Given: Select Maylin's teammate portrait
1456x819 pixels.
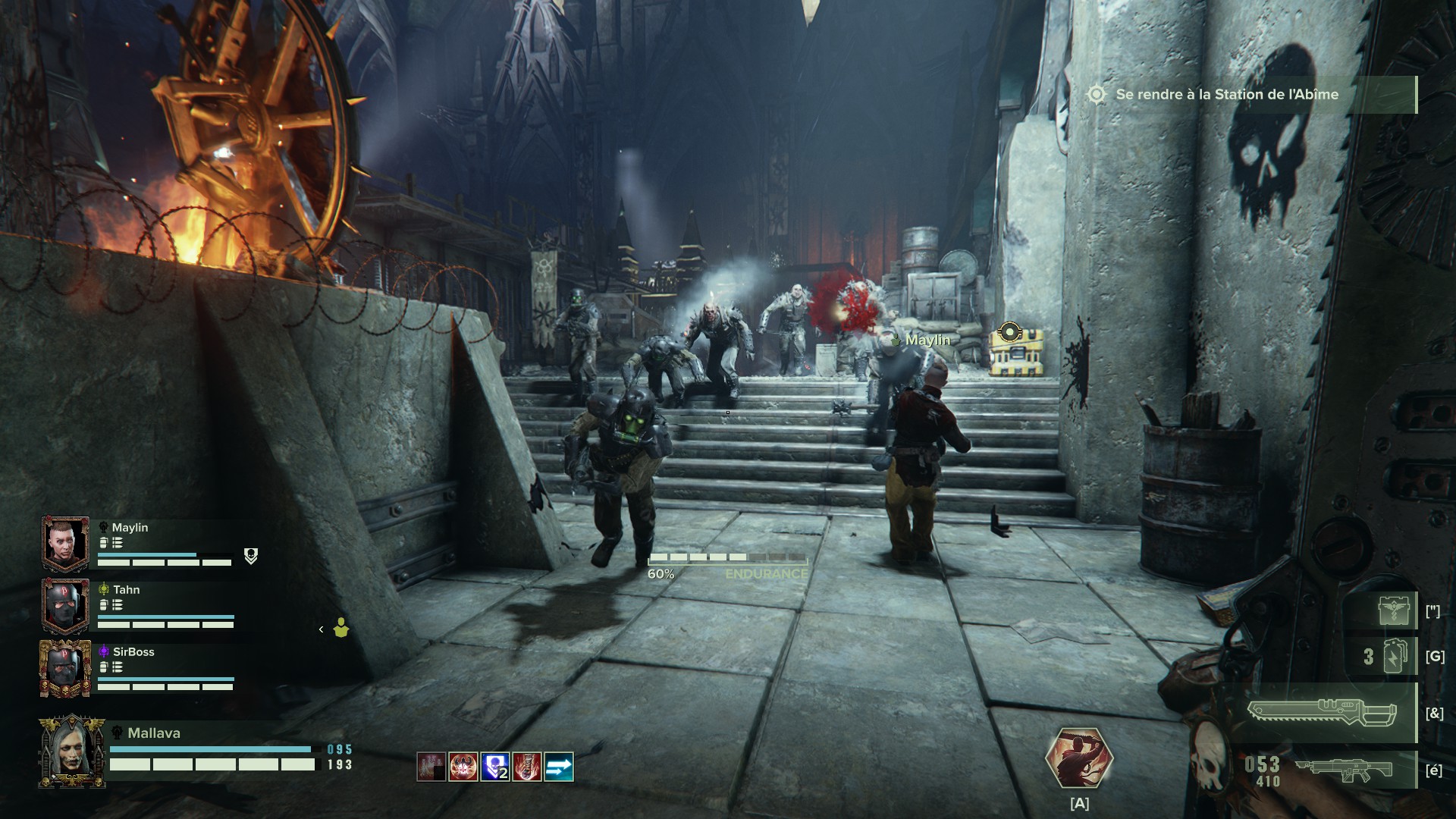Looking at the screenshot, I should click(66, 544).
